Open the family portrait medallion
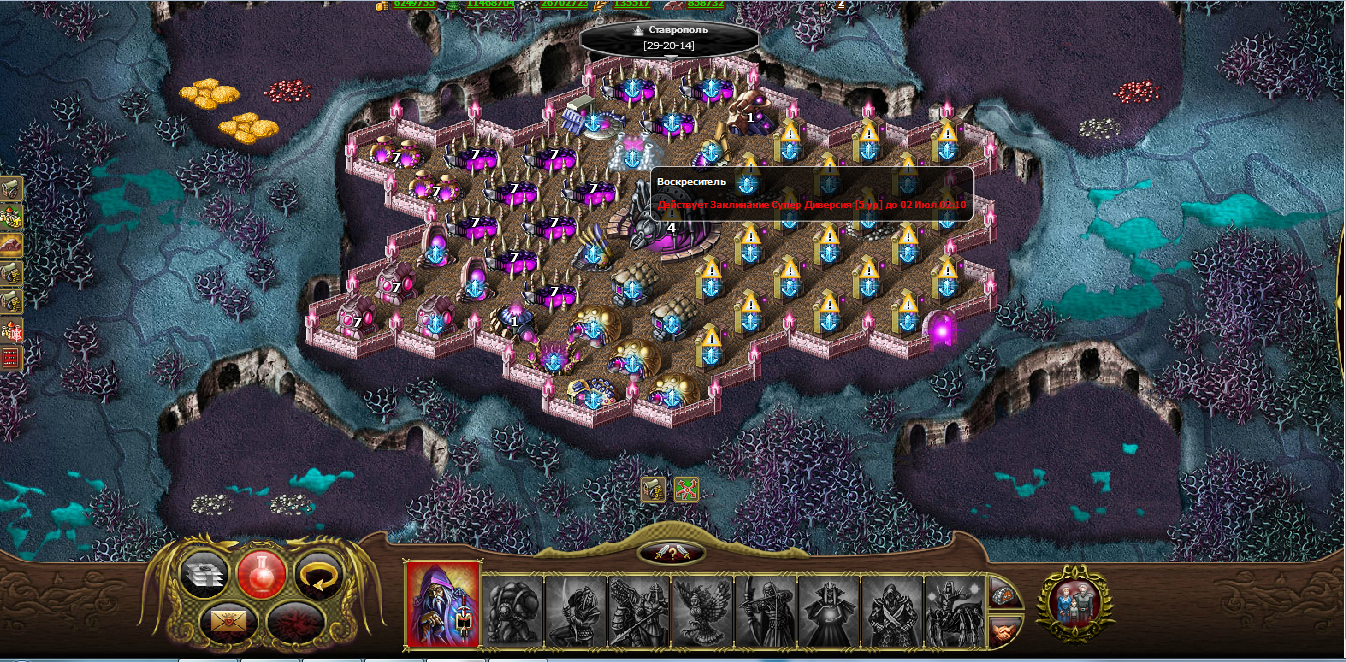1346x662 pixels. click(1075, 600)
